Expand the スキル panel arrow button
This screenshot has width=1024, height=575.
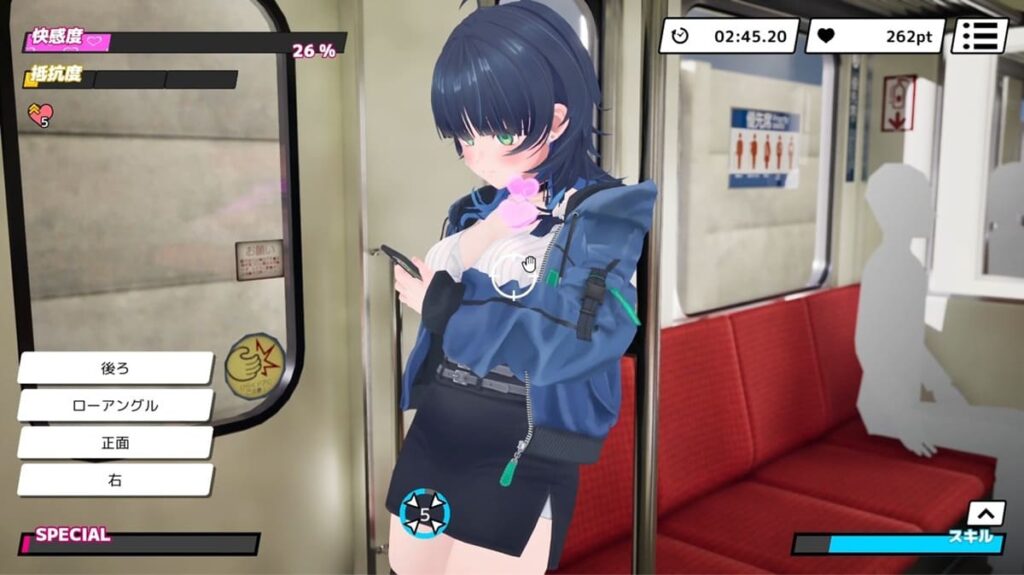[985, 513]
